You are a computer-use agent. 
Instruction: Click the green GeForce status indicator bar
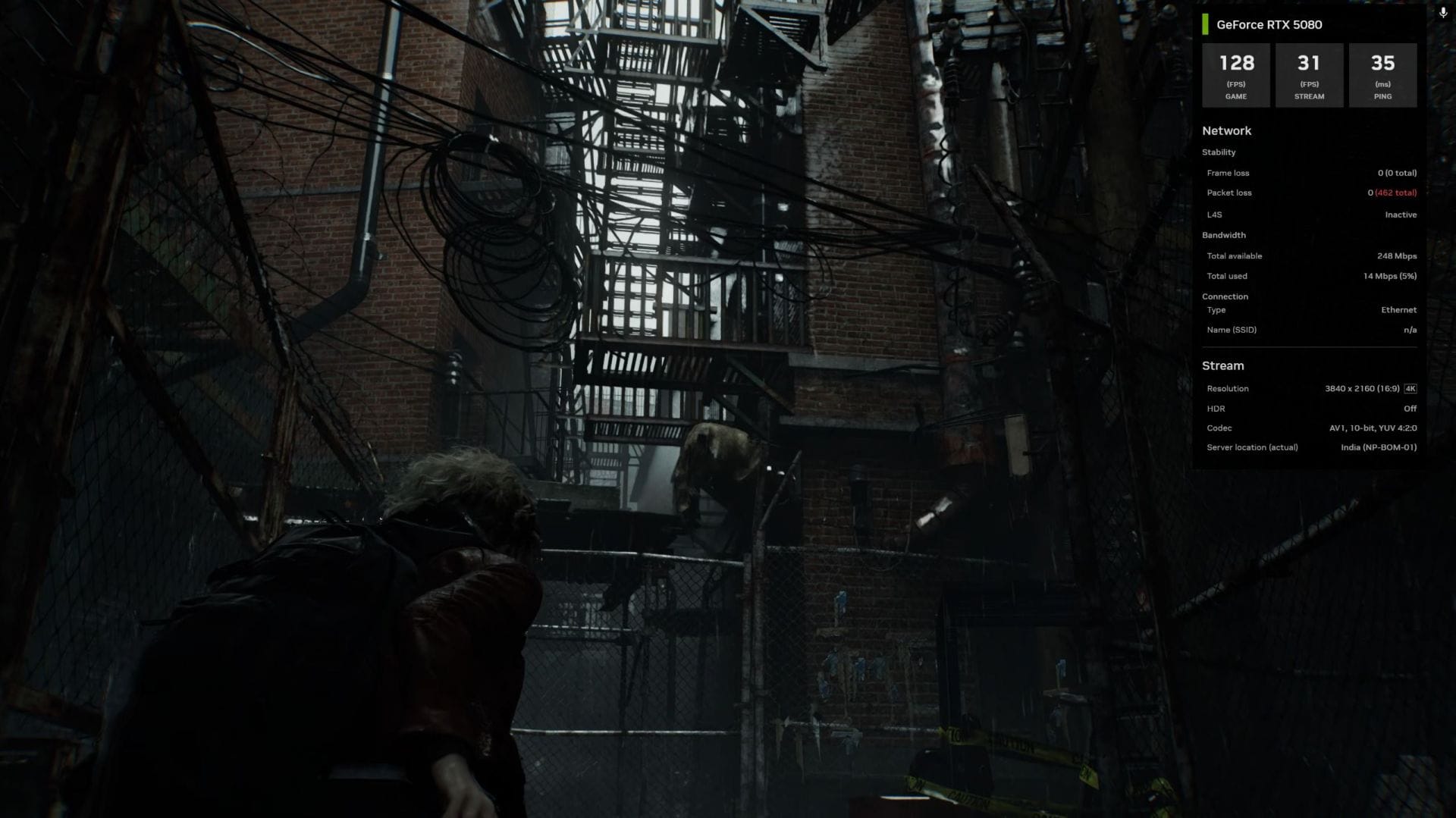1204,25
